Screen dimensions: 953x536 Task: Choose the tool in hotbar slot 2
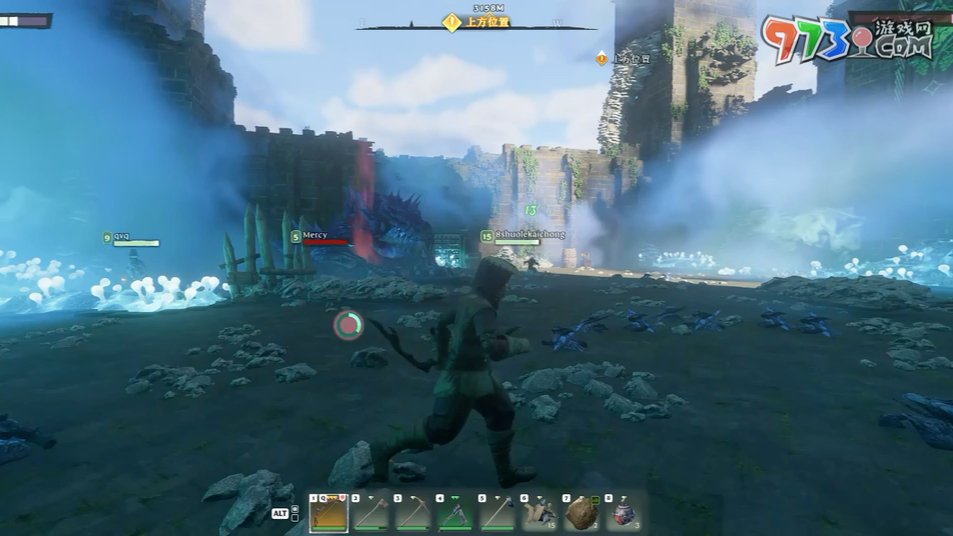pyautogui.click(x=370, y=514)
